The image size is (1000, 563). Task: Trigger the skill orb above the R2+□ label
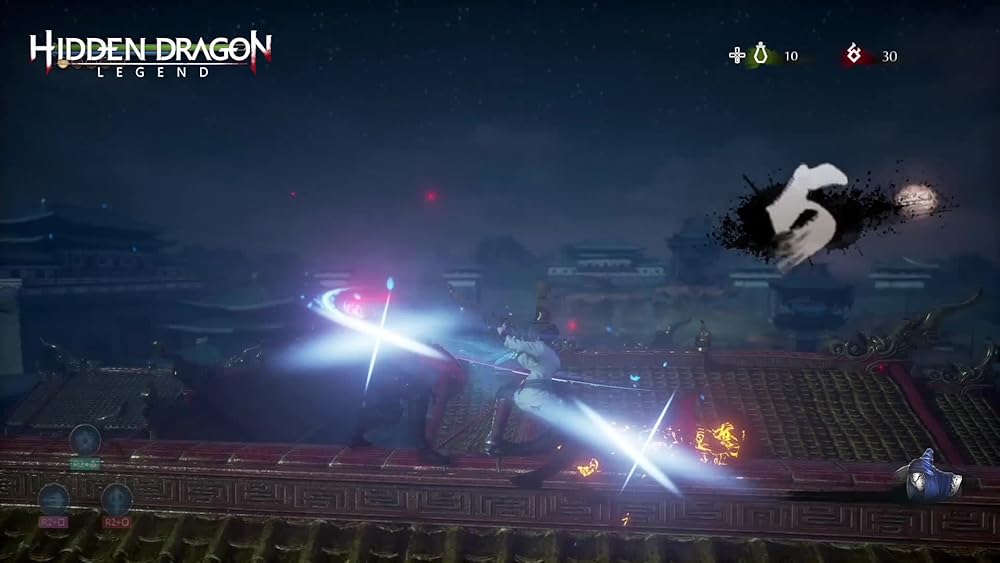pos(53,499)
